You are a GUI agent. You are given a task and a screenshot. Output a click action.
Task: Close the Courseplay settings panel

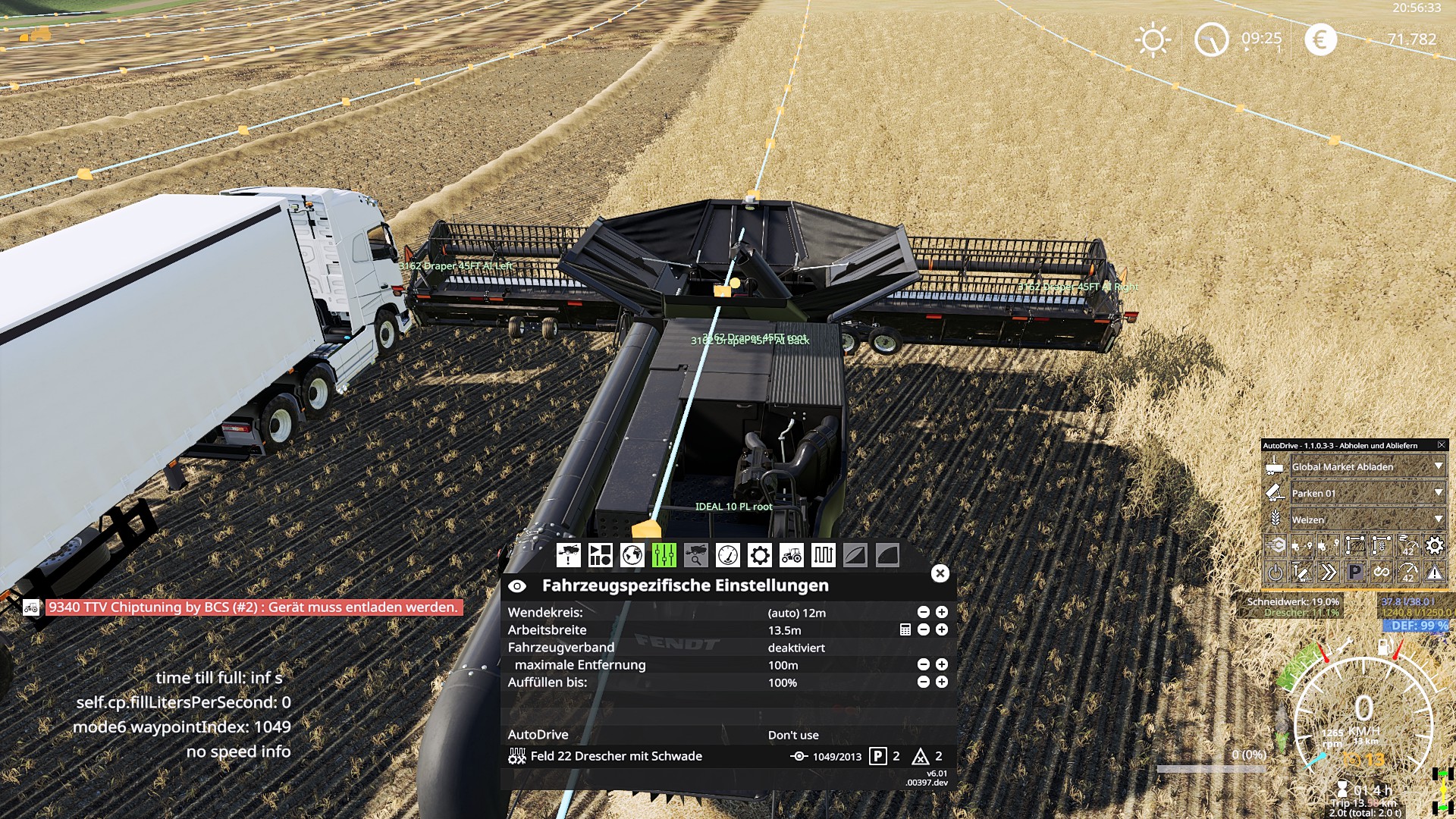pos(940,573)
